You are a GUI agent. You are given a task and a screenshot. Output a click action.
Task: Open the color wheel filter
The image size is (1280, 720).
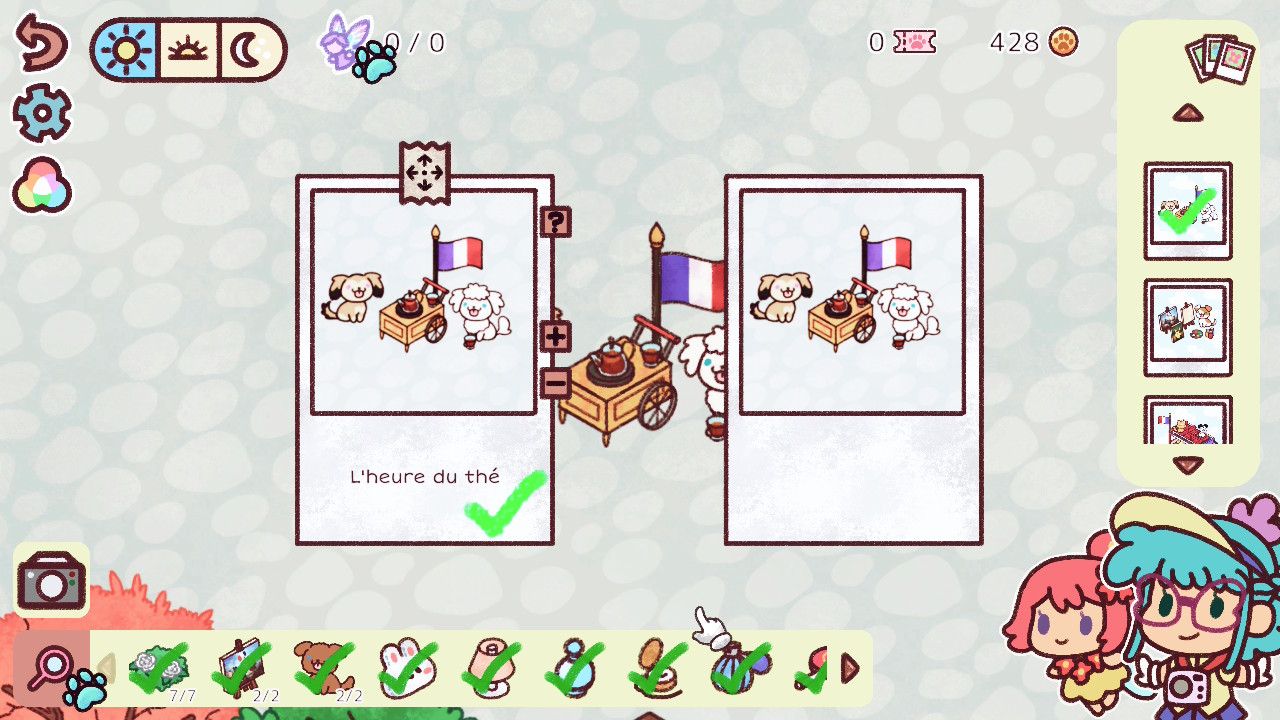coord(41,186)
